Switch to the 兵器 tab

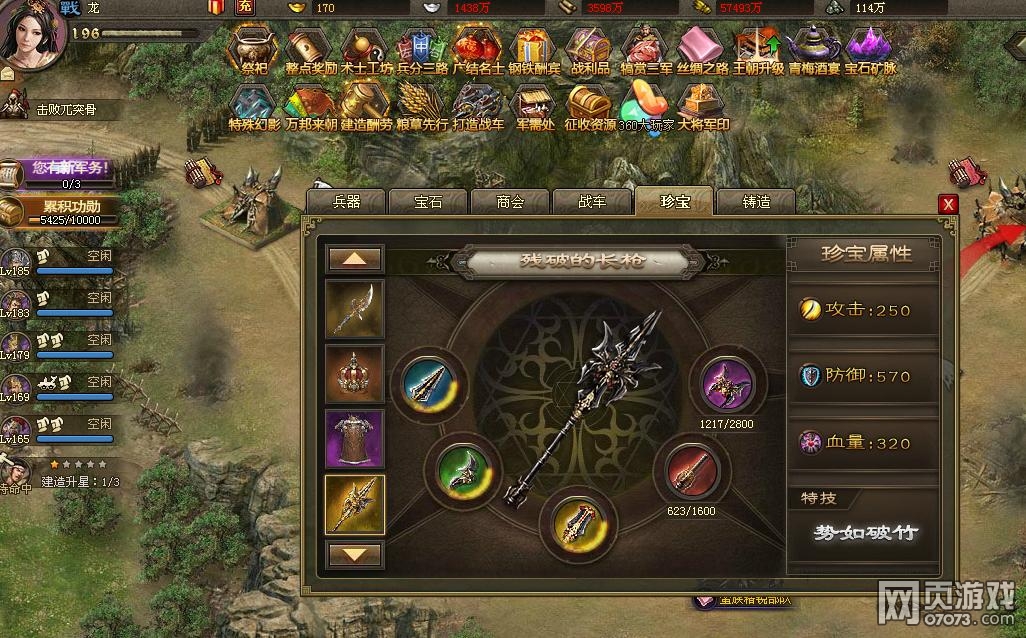click(x=345, y=201)
